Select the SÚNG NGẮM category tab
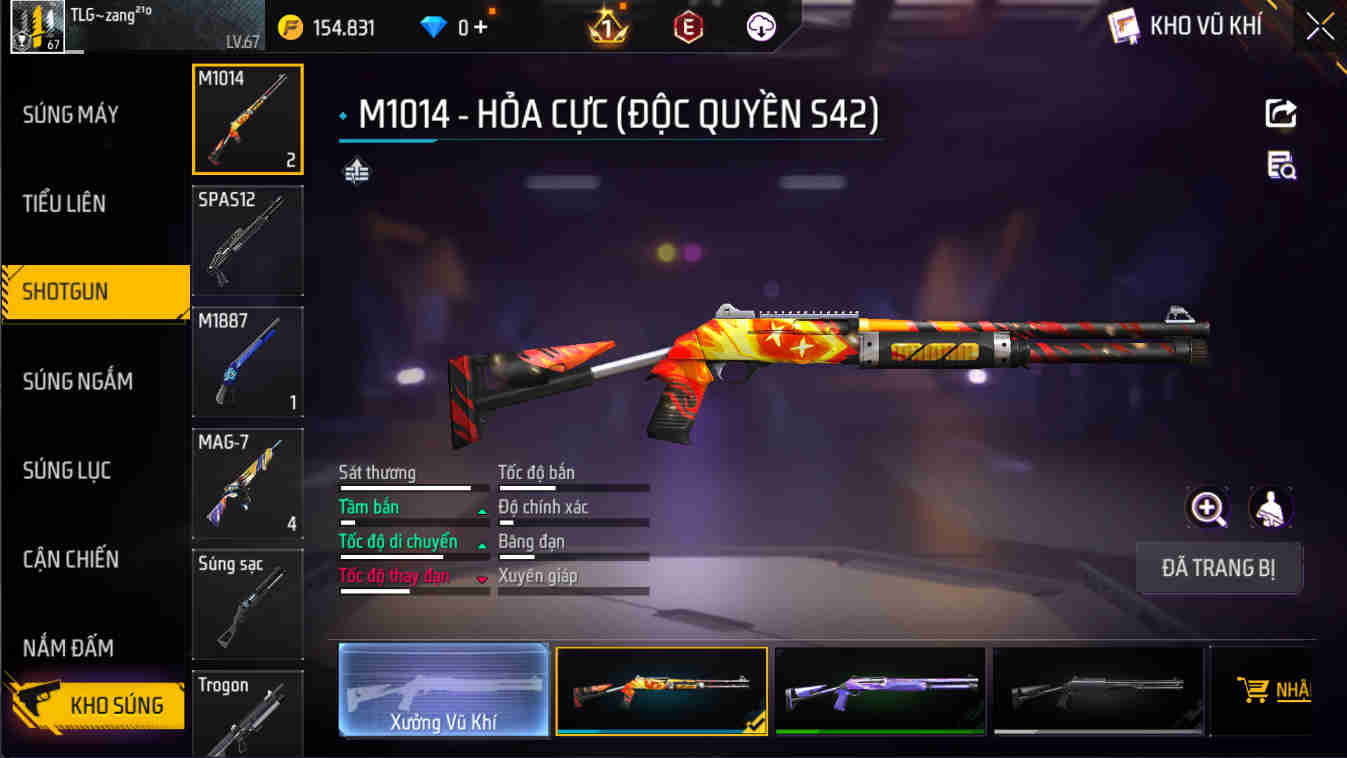This screenshot has height=758, width=1347. coord(78,381)
